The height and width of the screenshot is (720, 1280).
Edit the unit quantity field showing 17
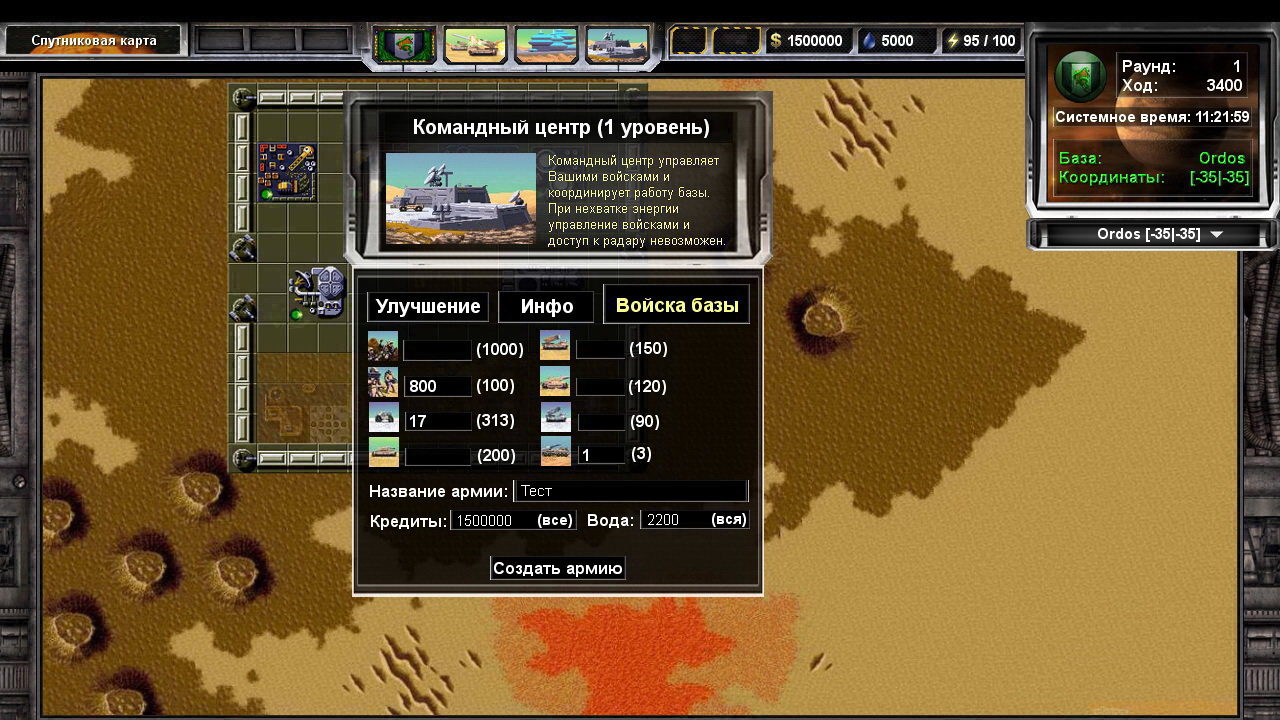(x=438, y=421)
